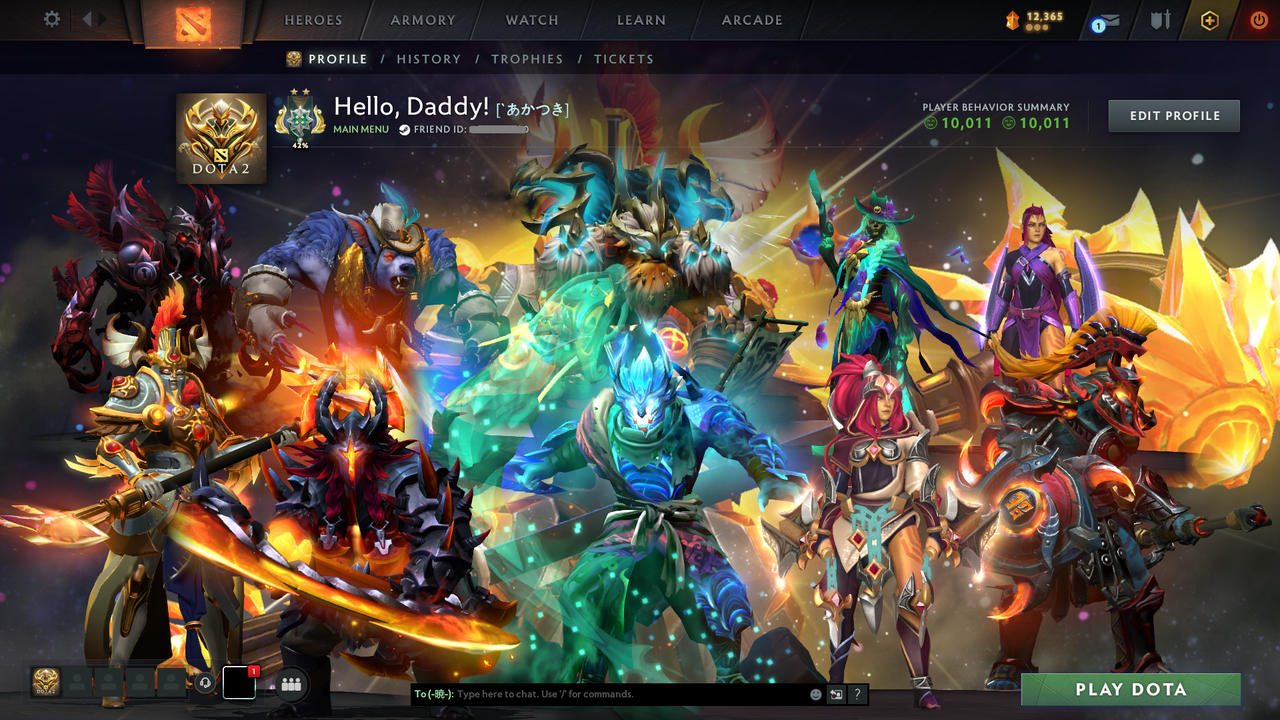This screenshot has height=720, width=1280.
Task: Click the EDIT PROFILE button
Action: [x=1173, y=115]
